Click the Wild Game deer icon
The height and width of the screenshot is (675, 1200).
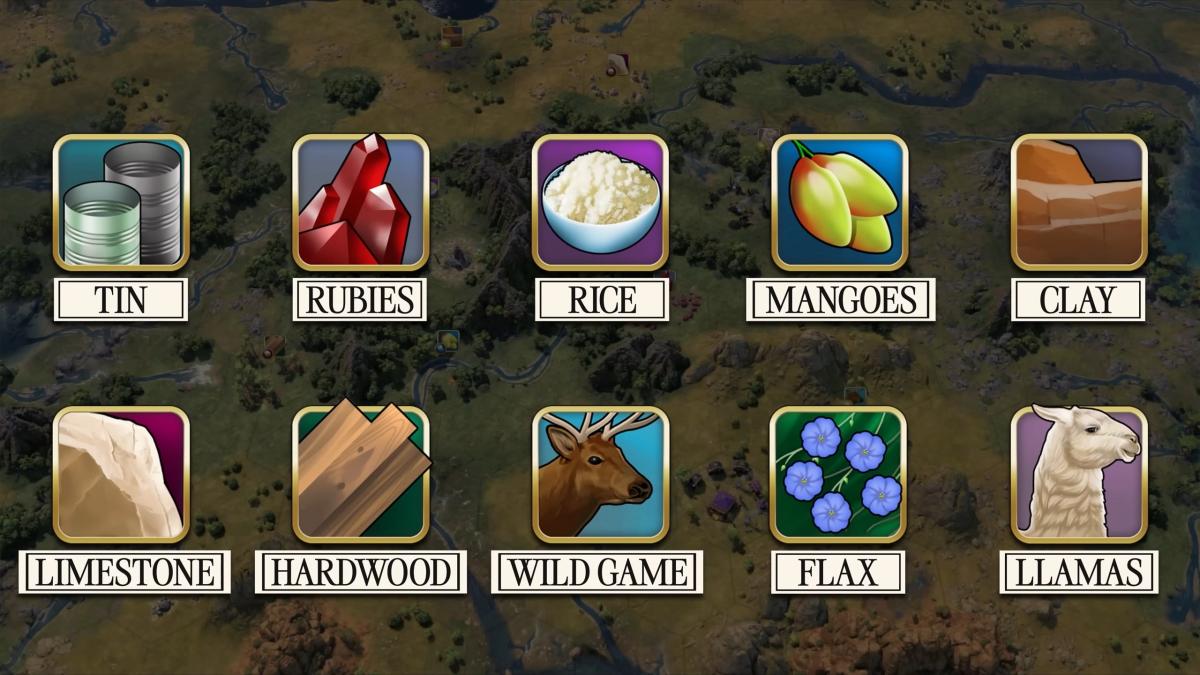tap(600, 474)
